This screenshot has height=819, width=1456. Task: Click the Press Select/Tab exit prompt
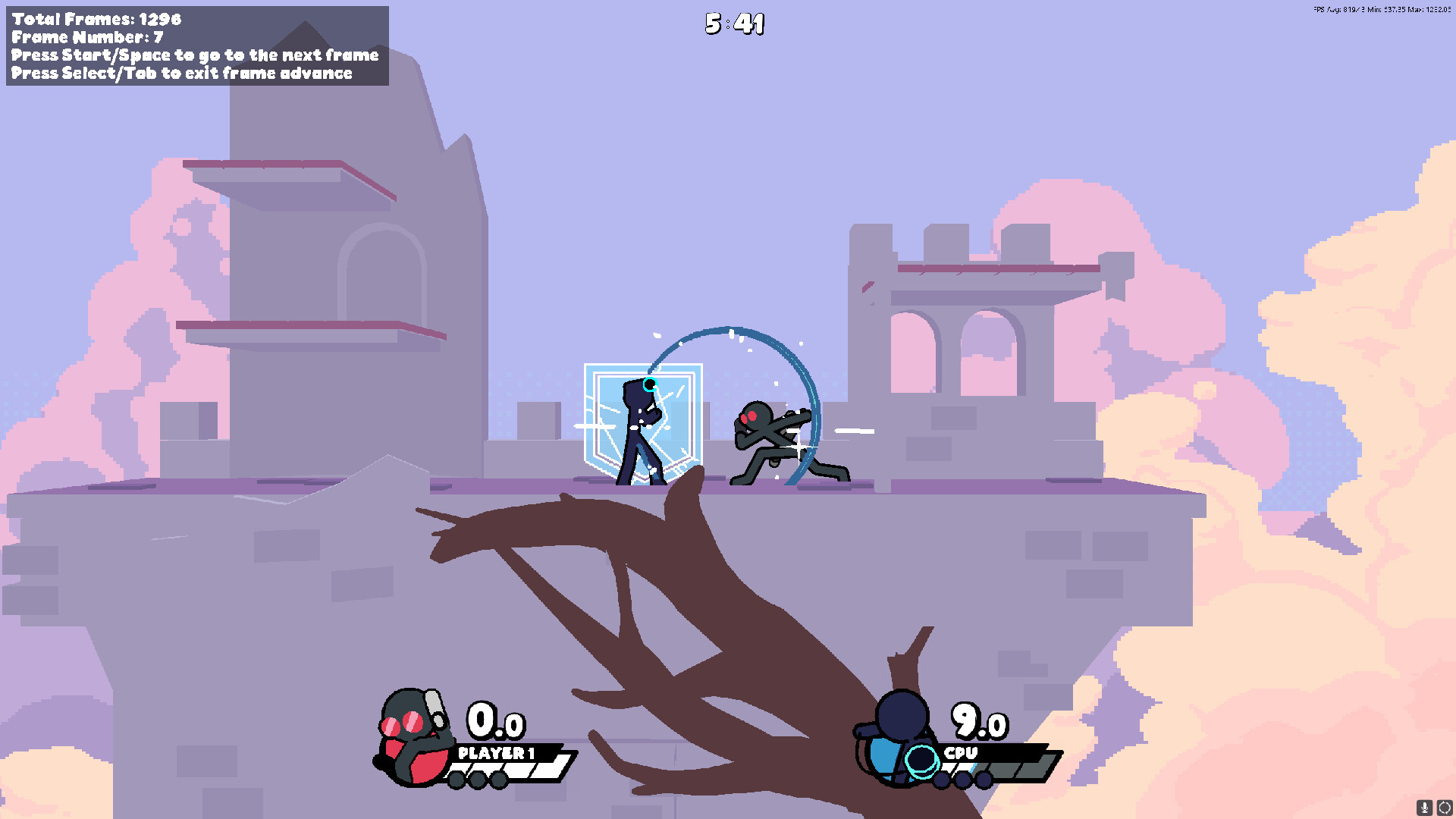pyautogui.click(x=181, y=73)
